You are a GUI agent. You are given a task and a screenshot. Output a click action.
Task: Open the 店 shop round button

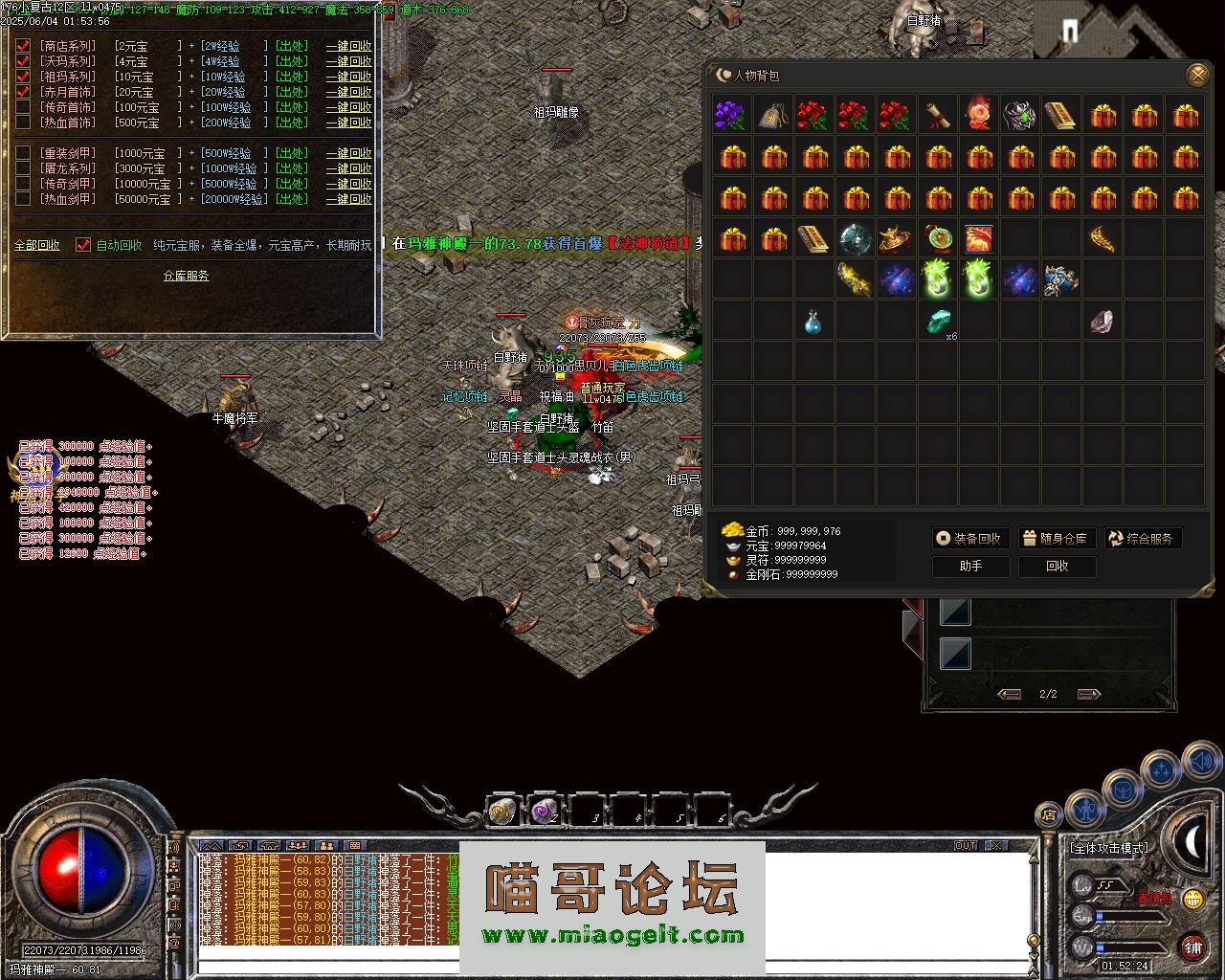tap(1049, 815)
